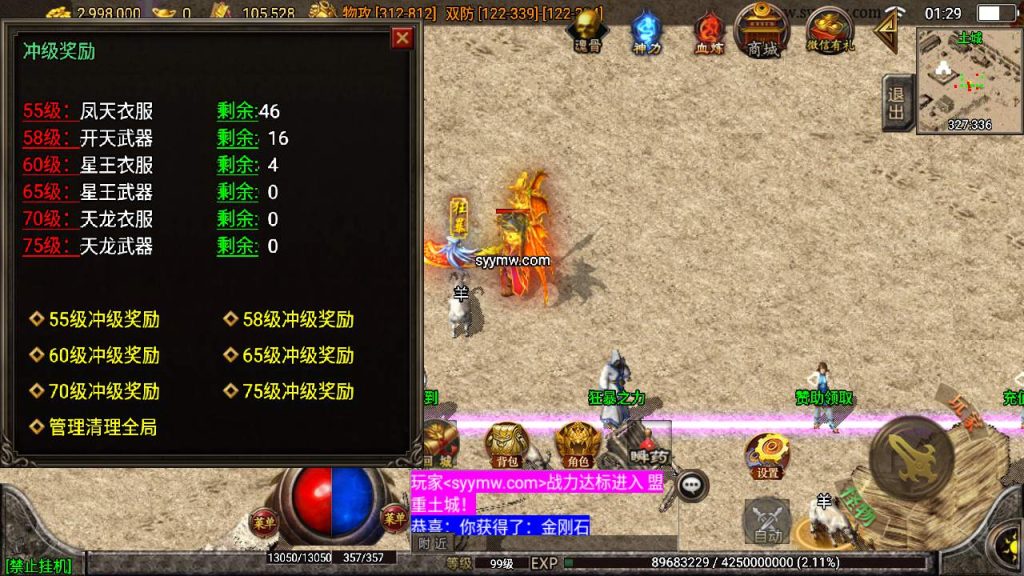
Task: Open the 背包 bag
Action: click(508, 444)
